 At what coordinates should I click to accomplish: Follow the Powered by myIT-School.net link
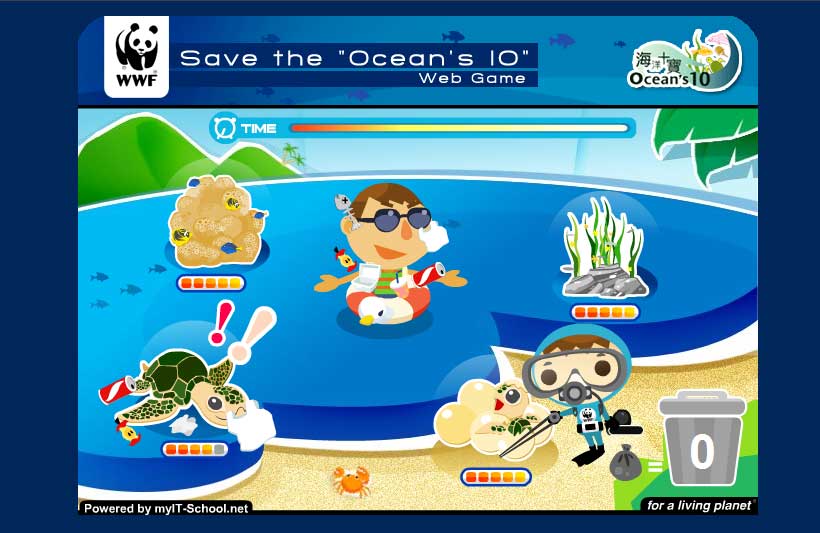click(166, 508)
